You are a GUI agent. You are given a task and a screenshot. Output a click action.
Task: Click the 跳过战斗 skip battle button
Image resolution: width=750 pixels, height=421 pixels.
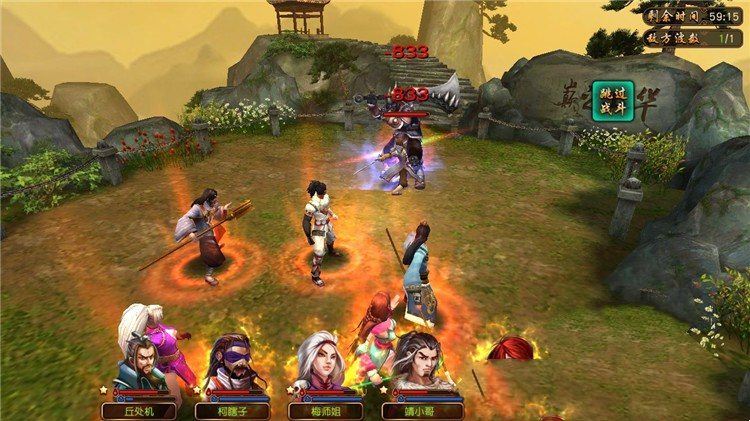pyautogui.click(x=606, y=103)
